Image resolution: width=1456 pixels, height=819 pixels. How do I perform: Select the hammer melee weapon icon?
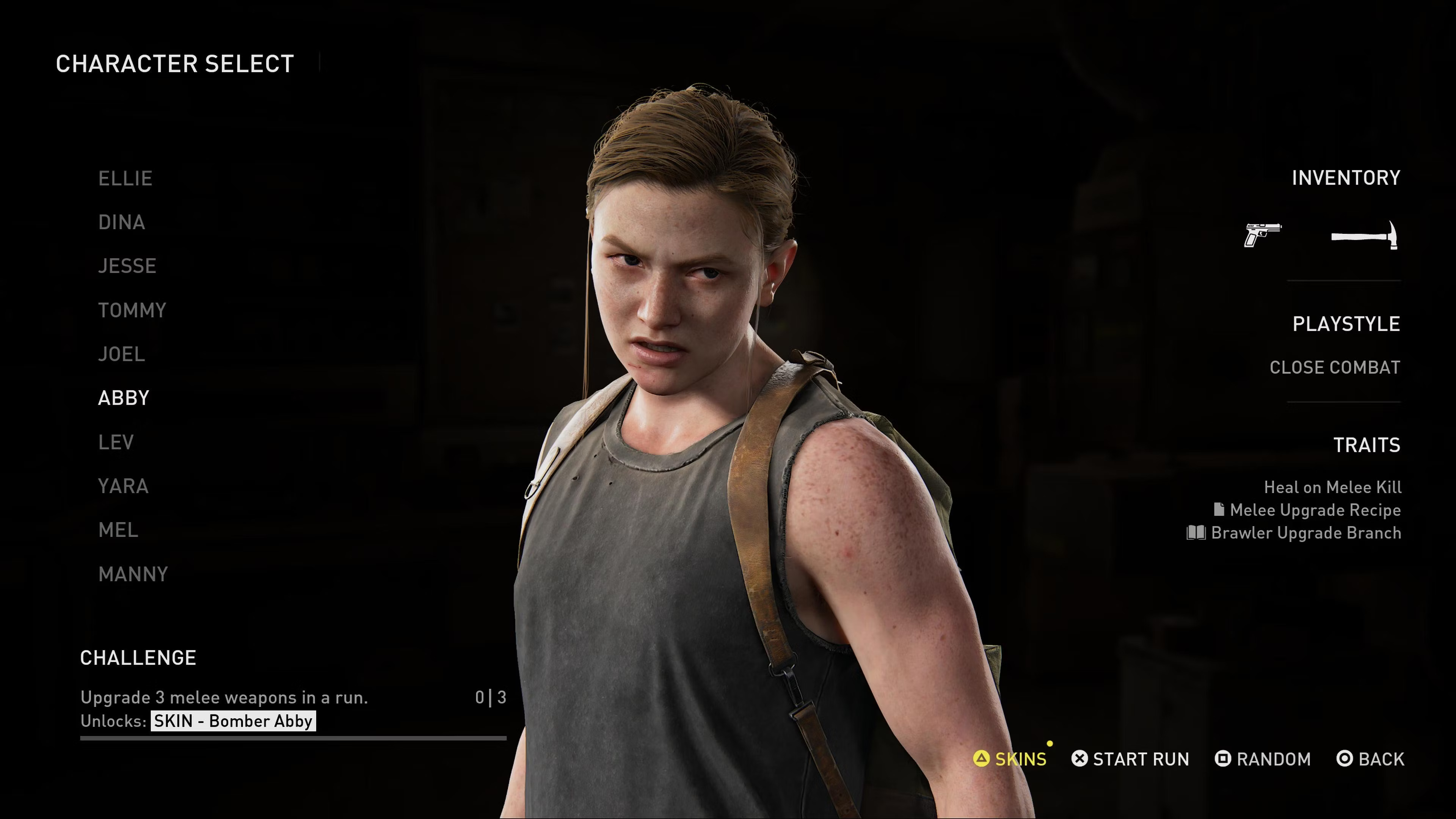coord(1365,235)
